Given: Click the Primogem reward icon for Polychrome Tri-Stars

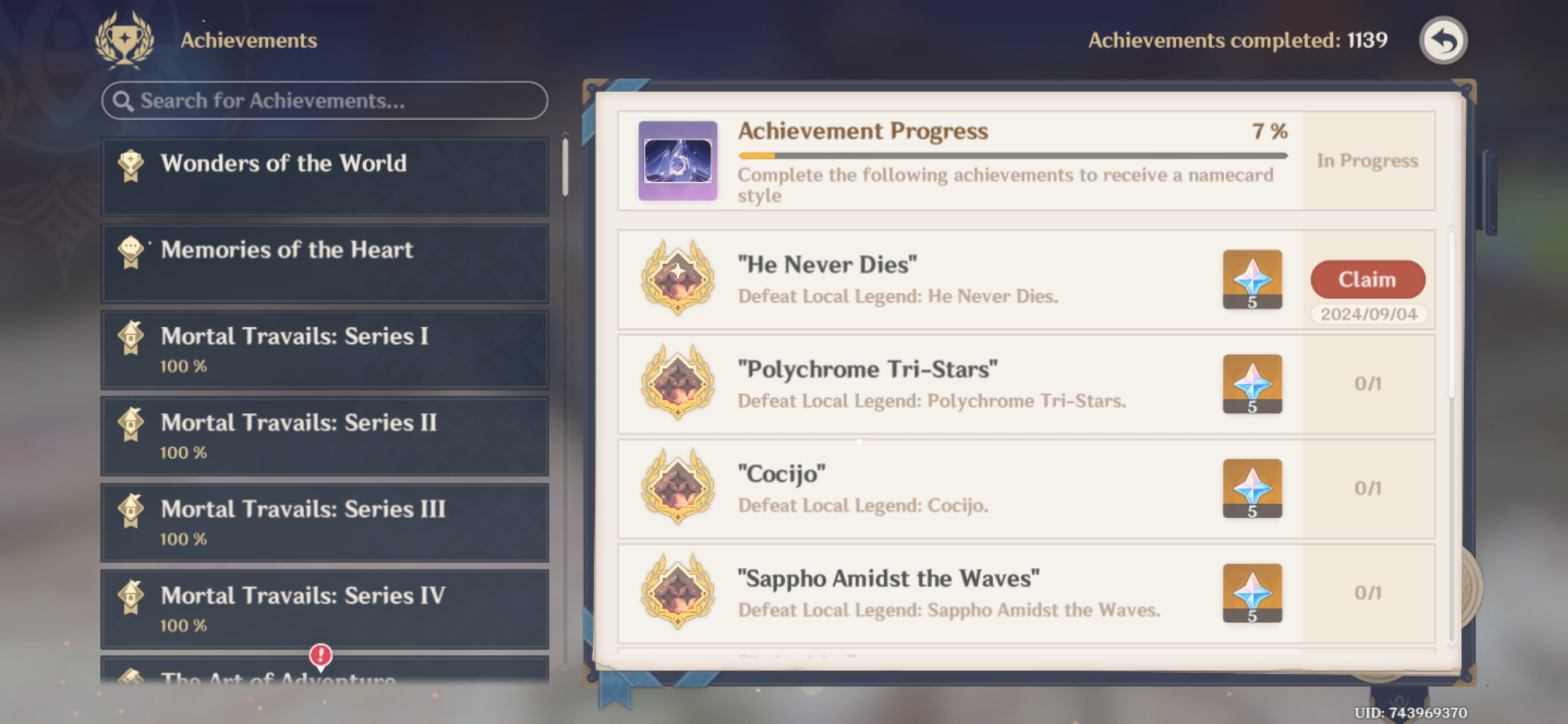Looking at the screenshot, I should (1251, 384).
